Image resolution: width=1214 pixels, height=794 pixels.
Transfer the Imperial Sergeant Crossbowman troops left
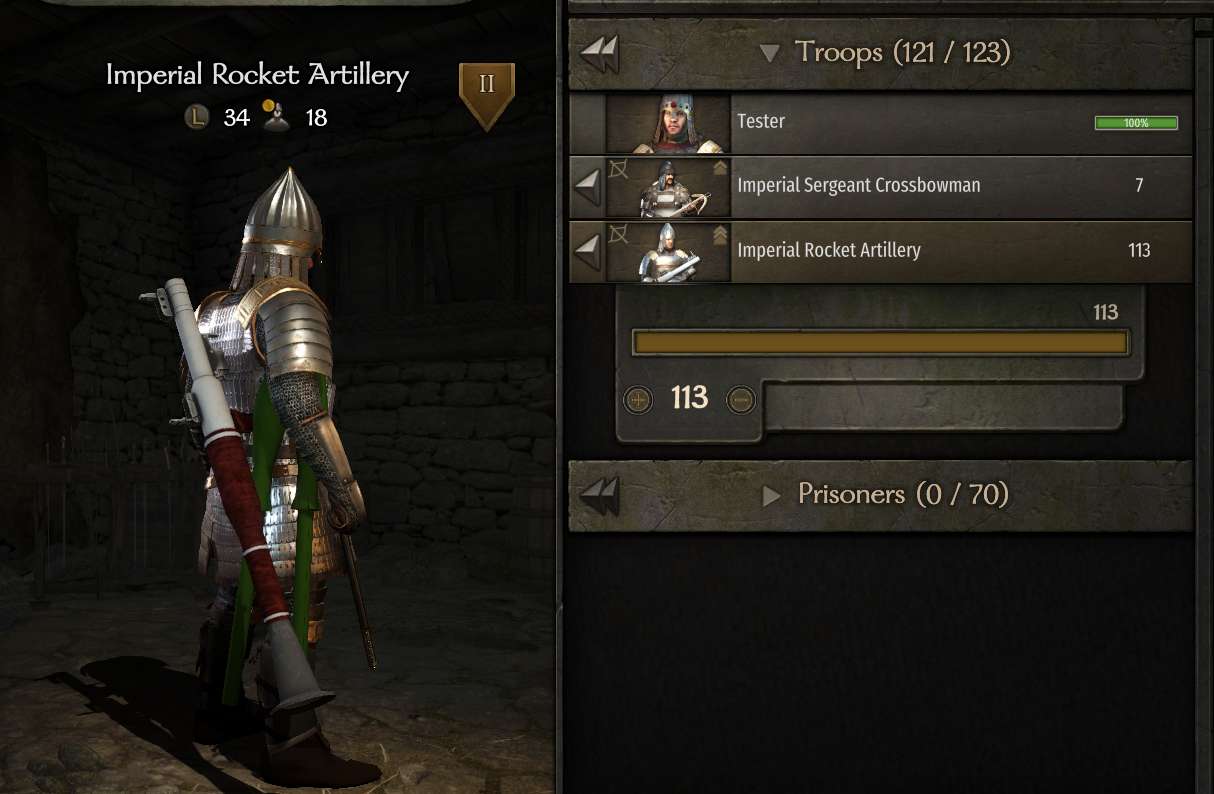coord(588,186)
